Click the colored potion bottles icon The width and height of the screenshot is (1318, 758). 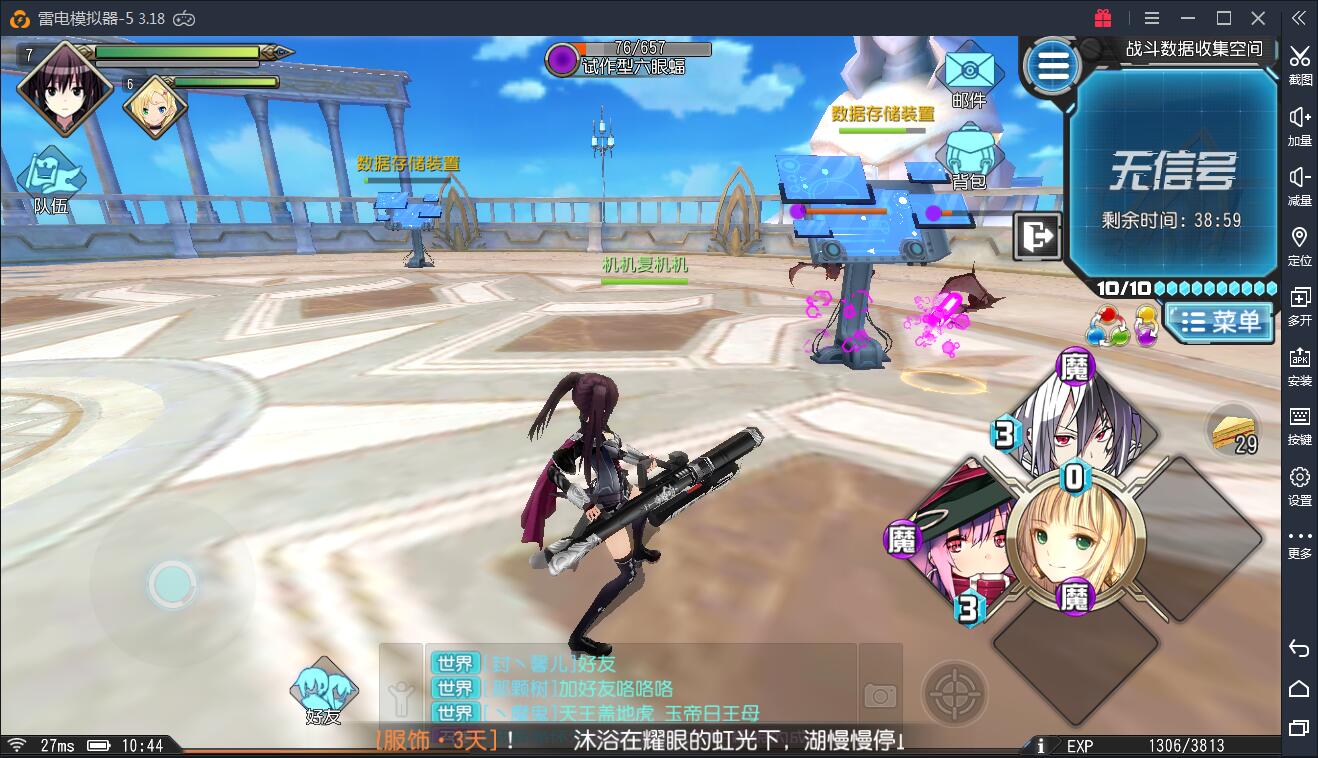point(1122,325)
